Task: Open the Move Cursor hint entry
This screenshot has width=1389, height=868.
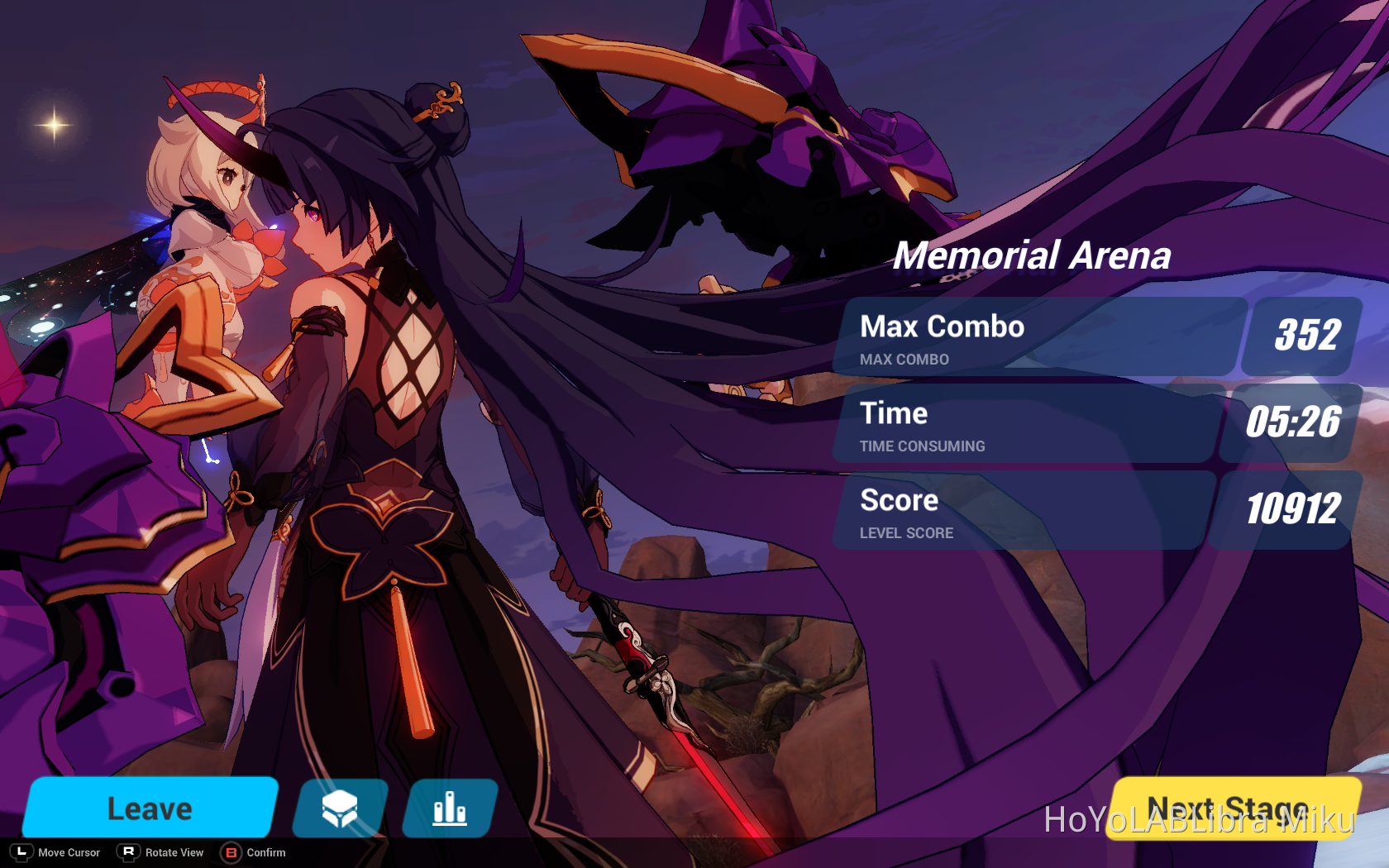Action: (x=68, y=852)
